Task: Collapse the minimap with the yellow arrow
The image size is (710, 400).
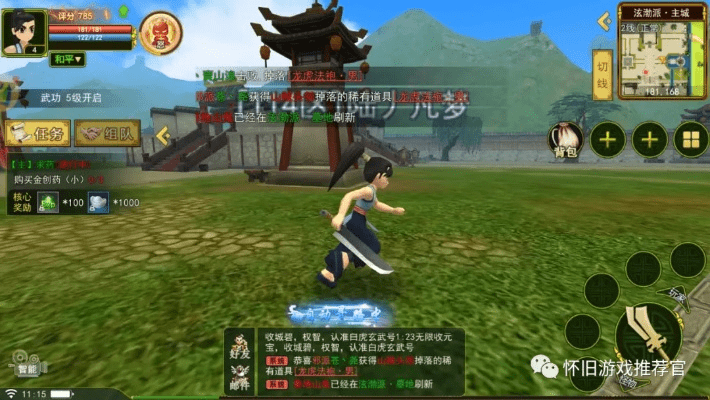Action: (604, 21)
